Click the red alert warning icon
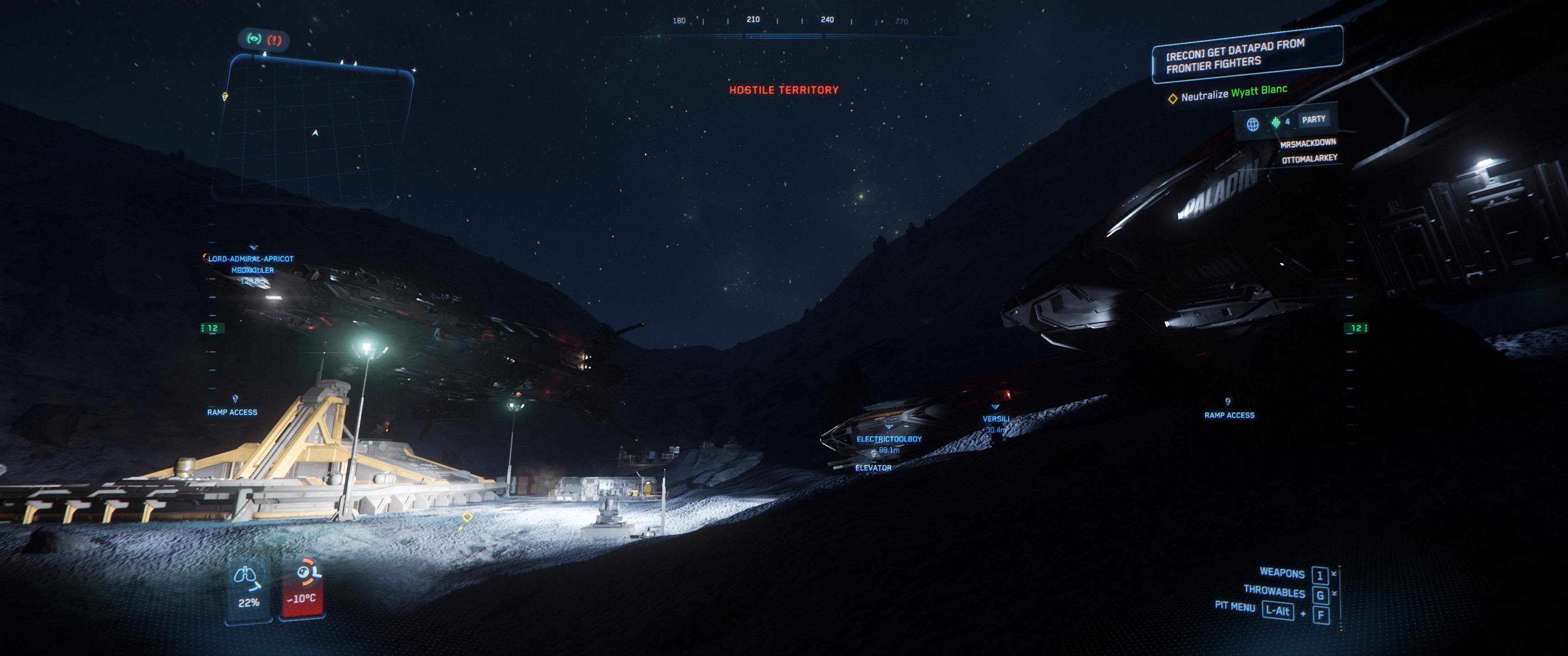The image size is (1568, 656). point(274,40)
